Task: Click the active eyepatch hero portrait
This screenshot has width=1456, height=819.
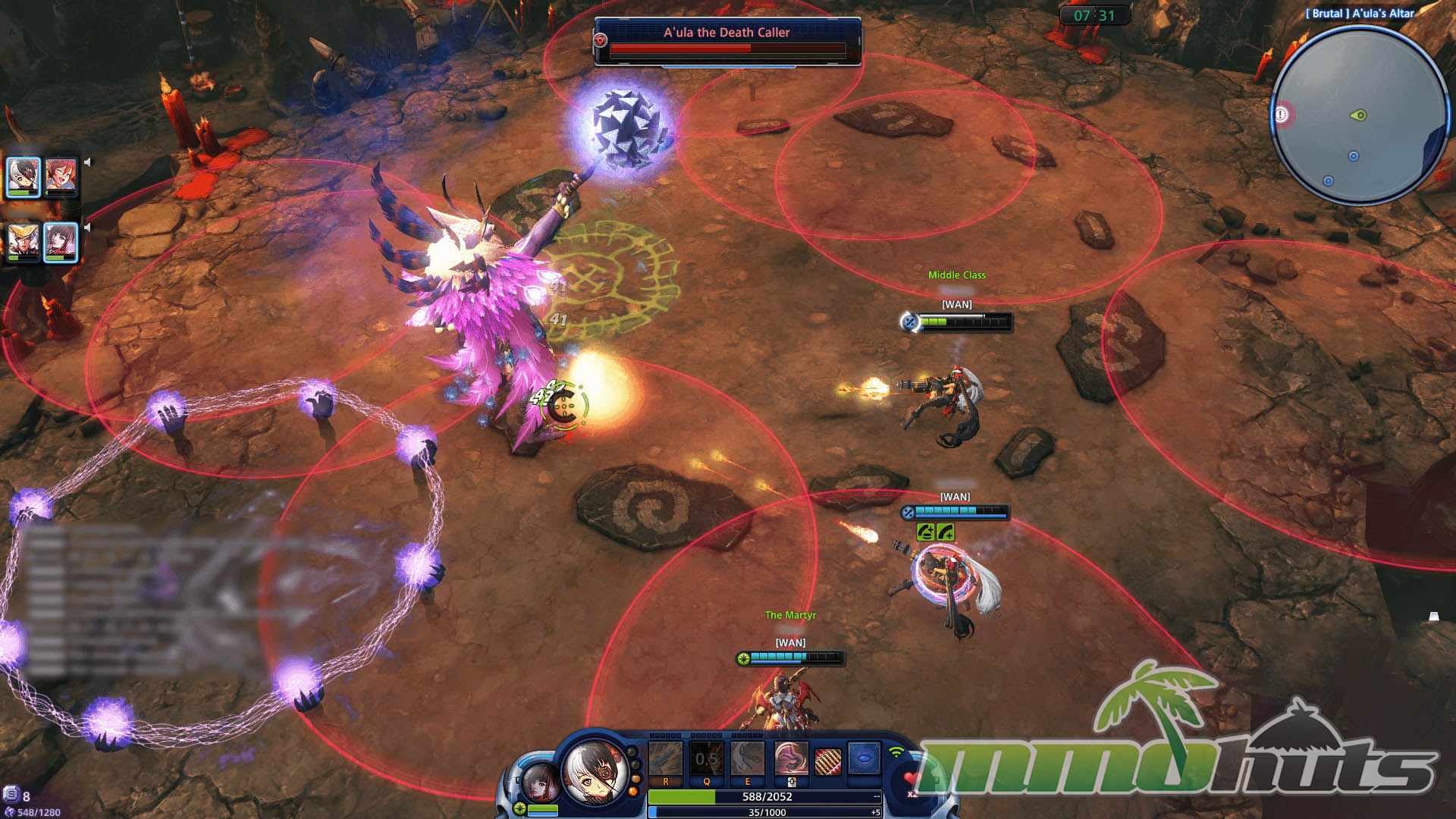Action: coord(597,771)
